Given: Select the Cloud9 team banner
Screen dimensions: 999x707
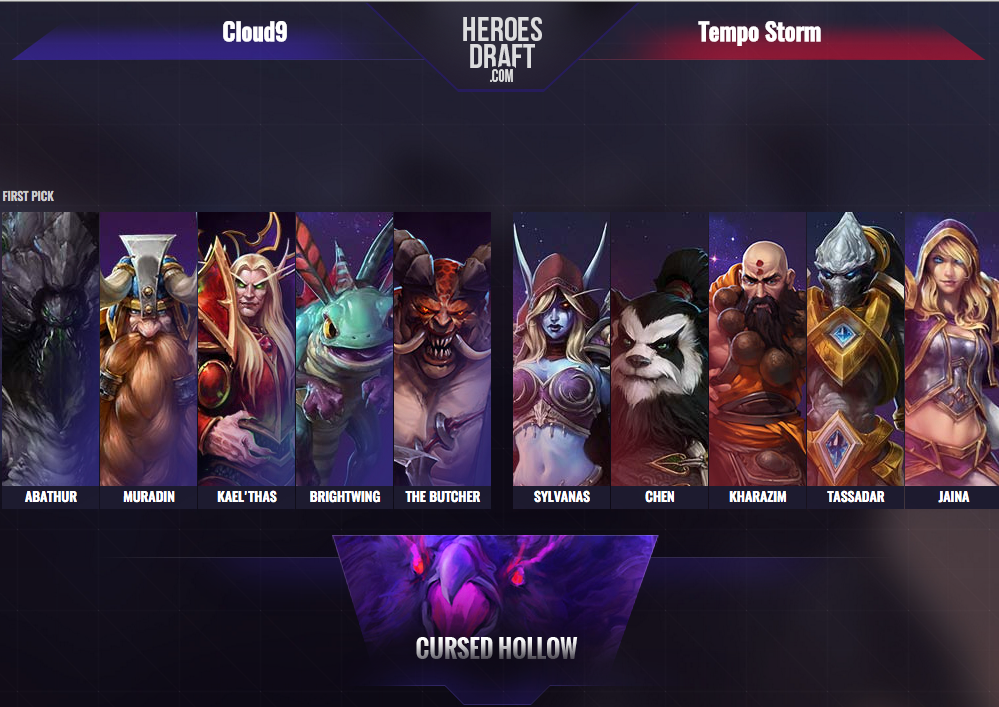Looking at the screenshot, I should pos(255,34).
